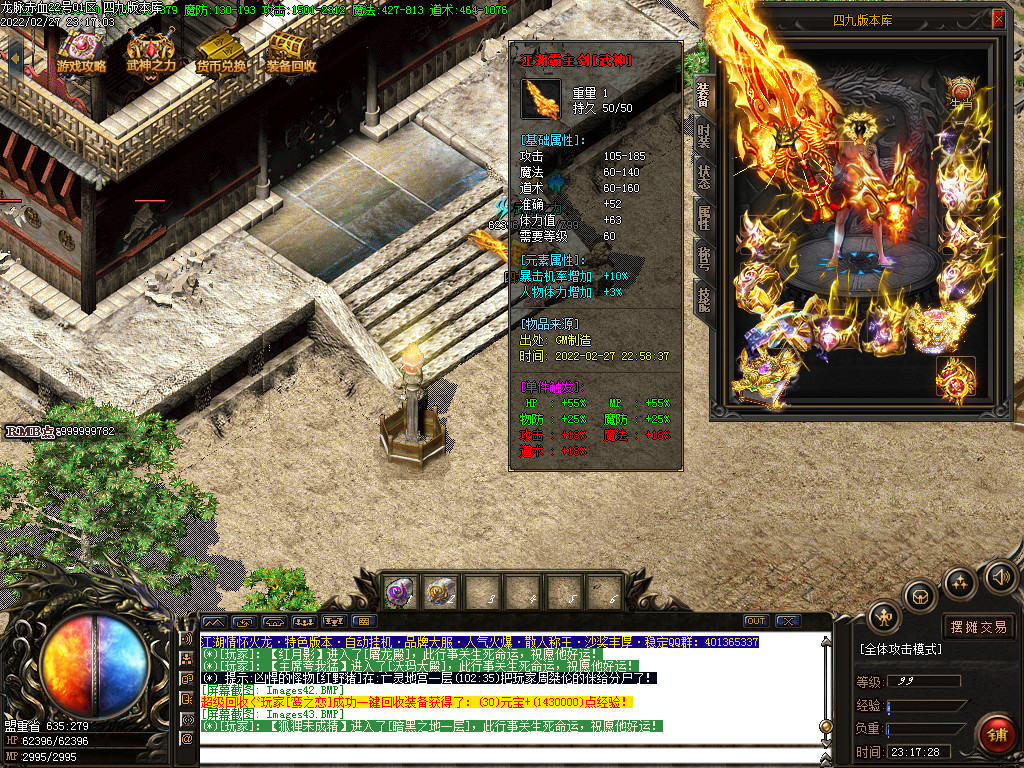The image size is (1024, 768).
Task: Switch to the 状态 status tab
Action: [704, 176]
